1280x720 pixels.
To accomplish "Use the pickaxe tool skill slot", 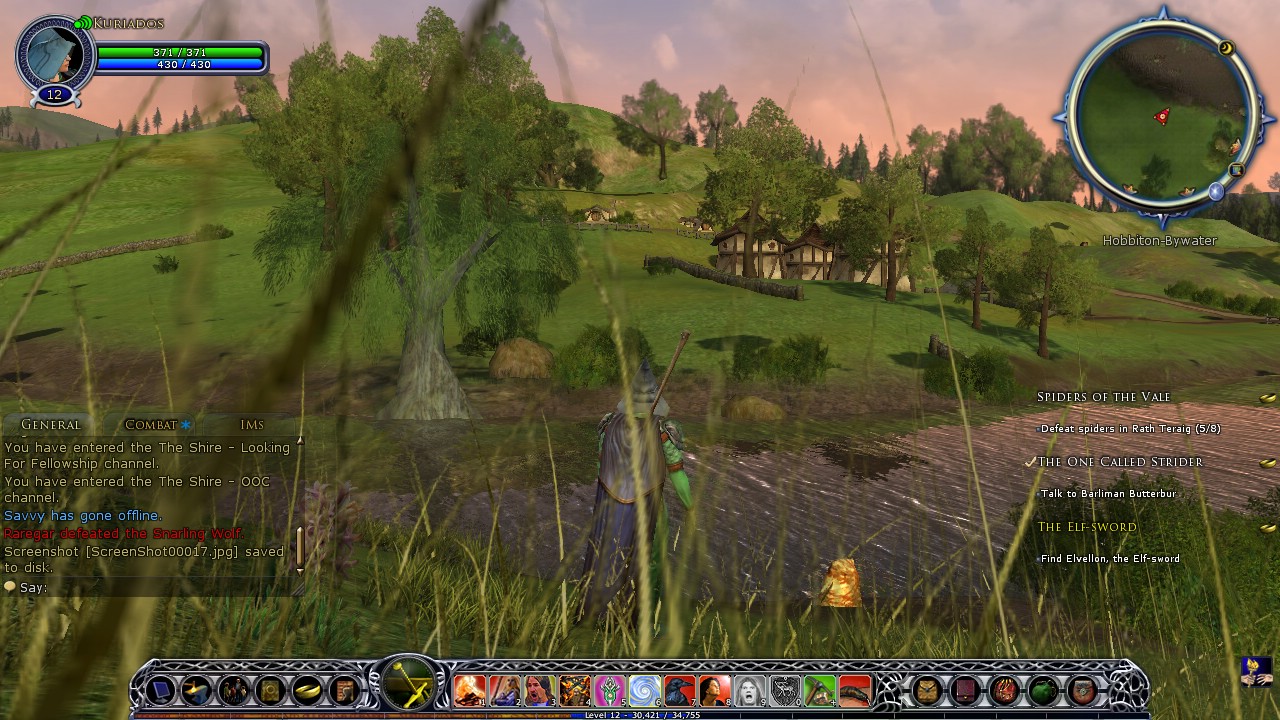I will (819, 690).
